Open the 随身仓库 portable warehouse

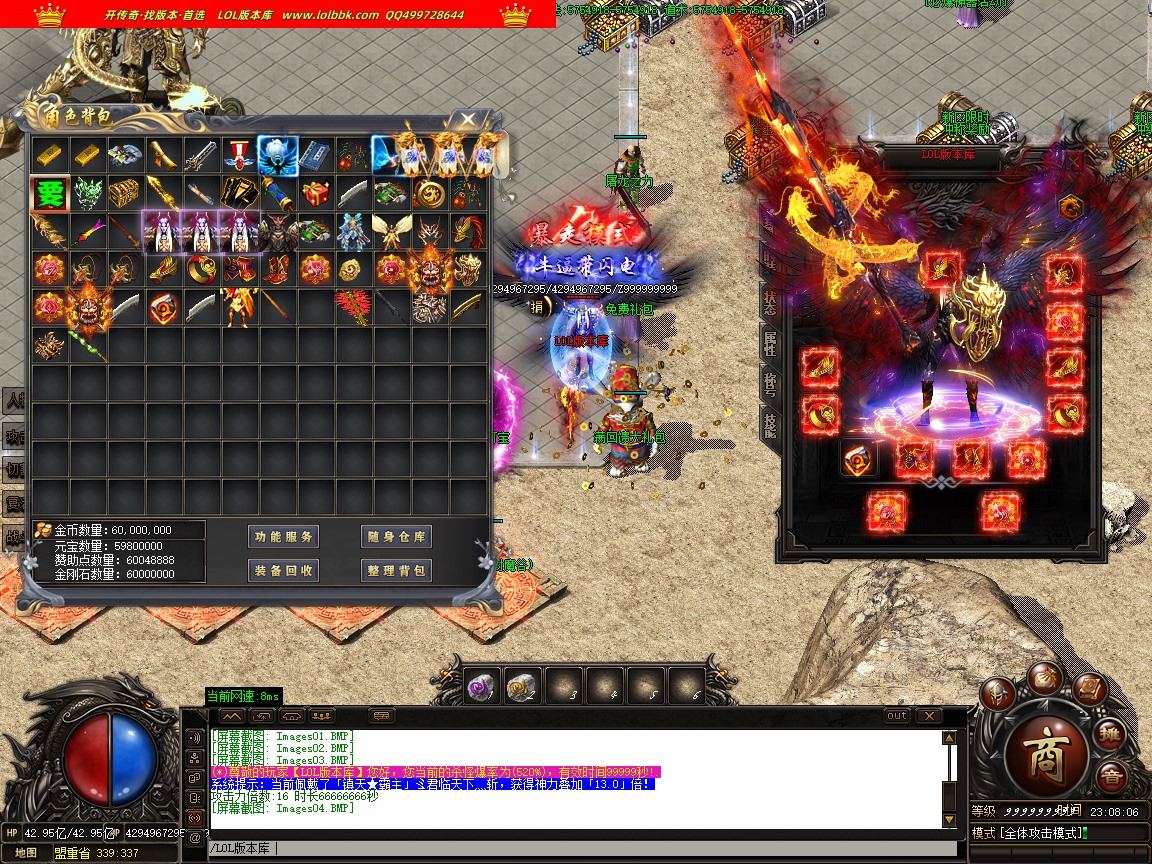click(396, 537)
